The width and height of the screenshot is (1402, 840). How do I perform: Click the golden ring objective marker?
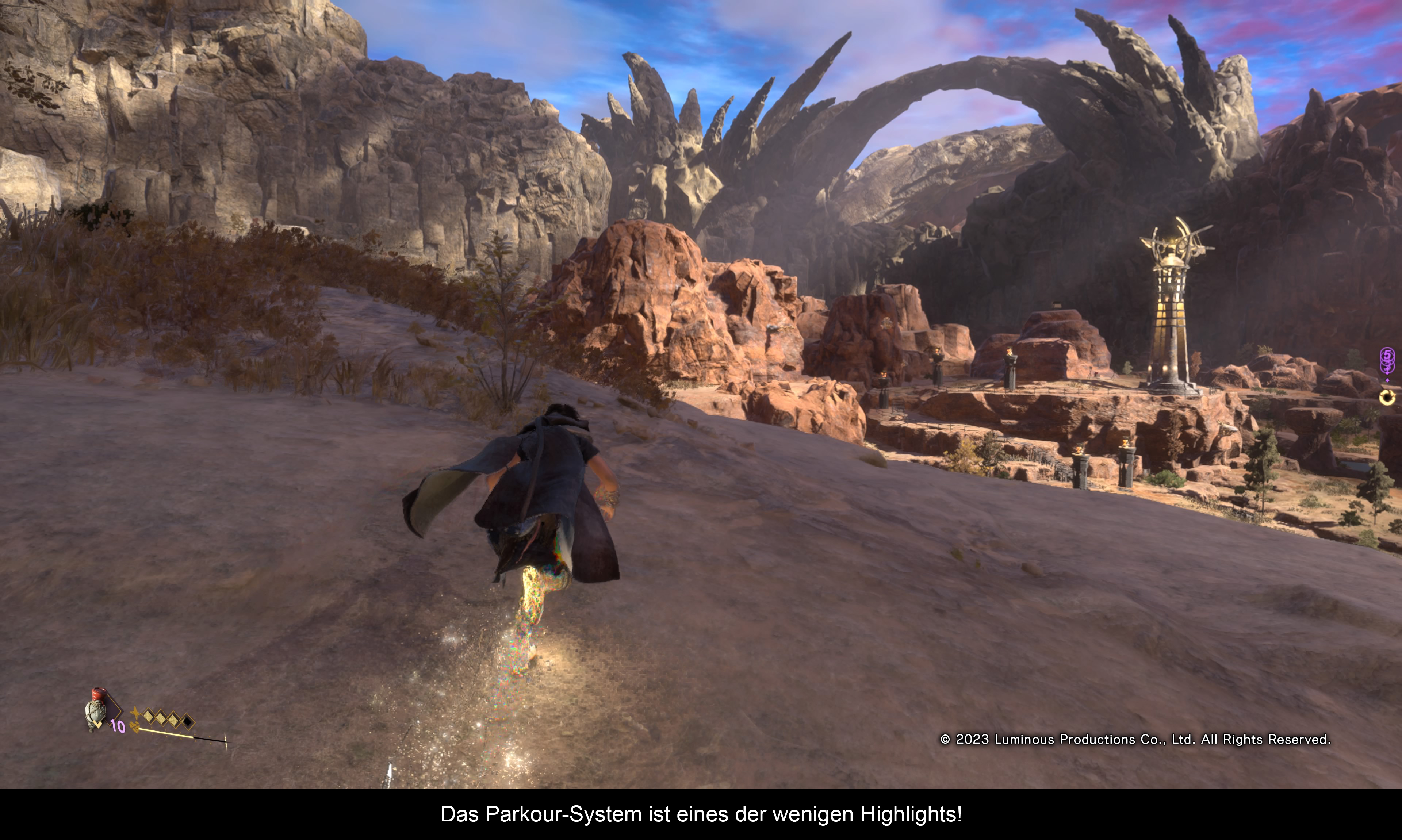[x=1387, y=397]
